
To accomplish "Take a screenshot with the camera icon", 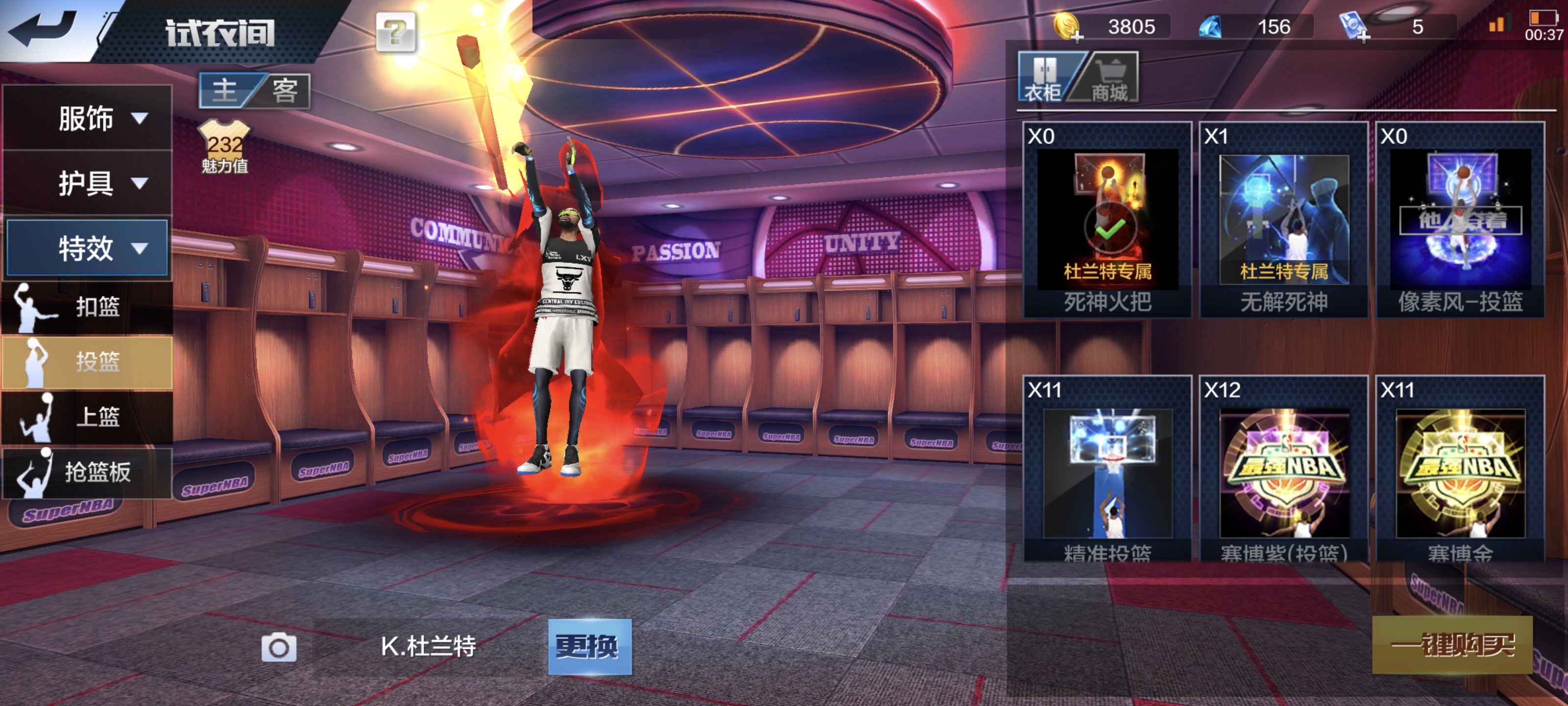I will tap(279, 648).
